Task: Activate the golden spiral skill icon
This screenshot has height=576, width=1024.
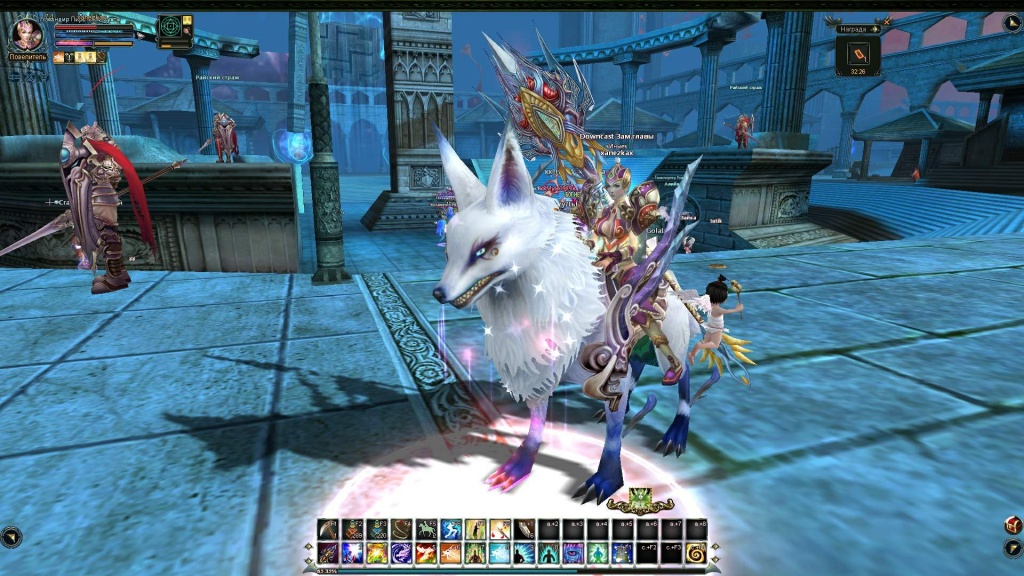Action: click(696, 552)
